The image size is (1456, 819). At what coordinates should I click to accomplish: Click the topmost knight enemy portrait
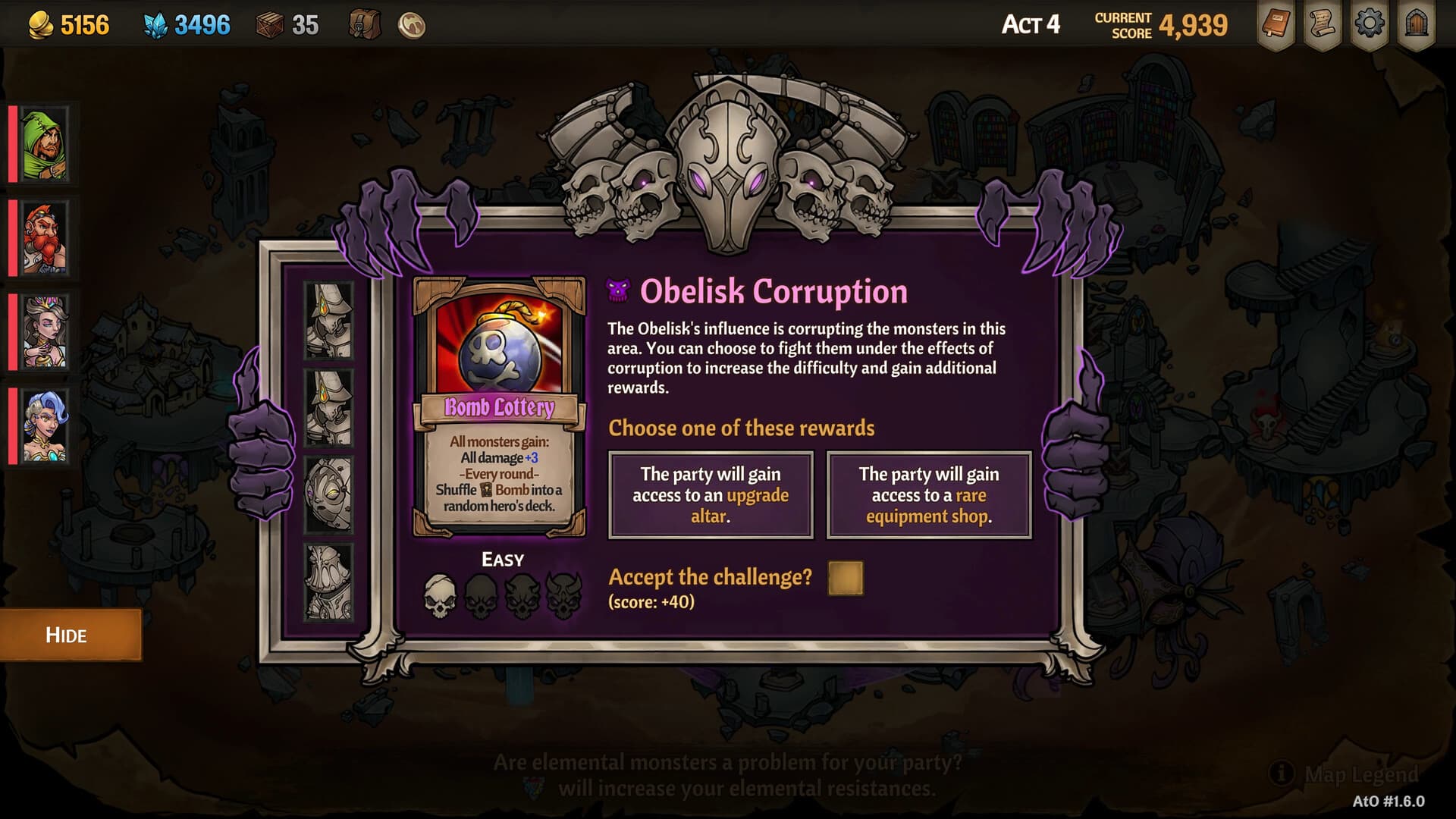click(x=329, y=318)
